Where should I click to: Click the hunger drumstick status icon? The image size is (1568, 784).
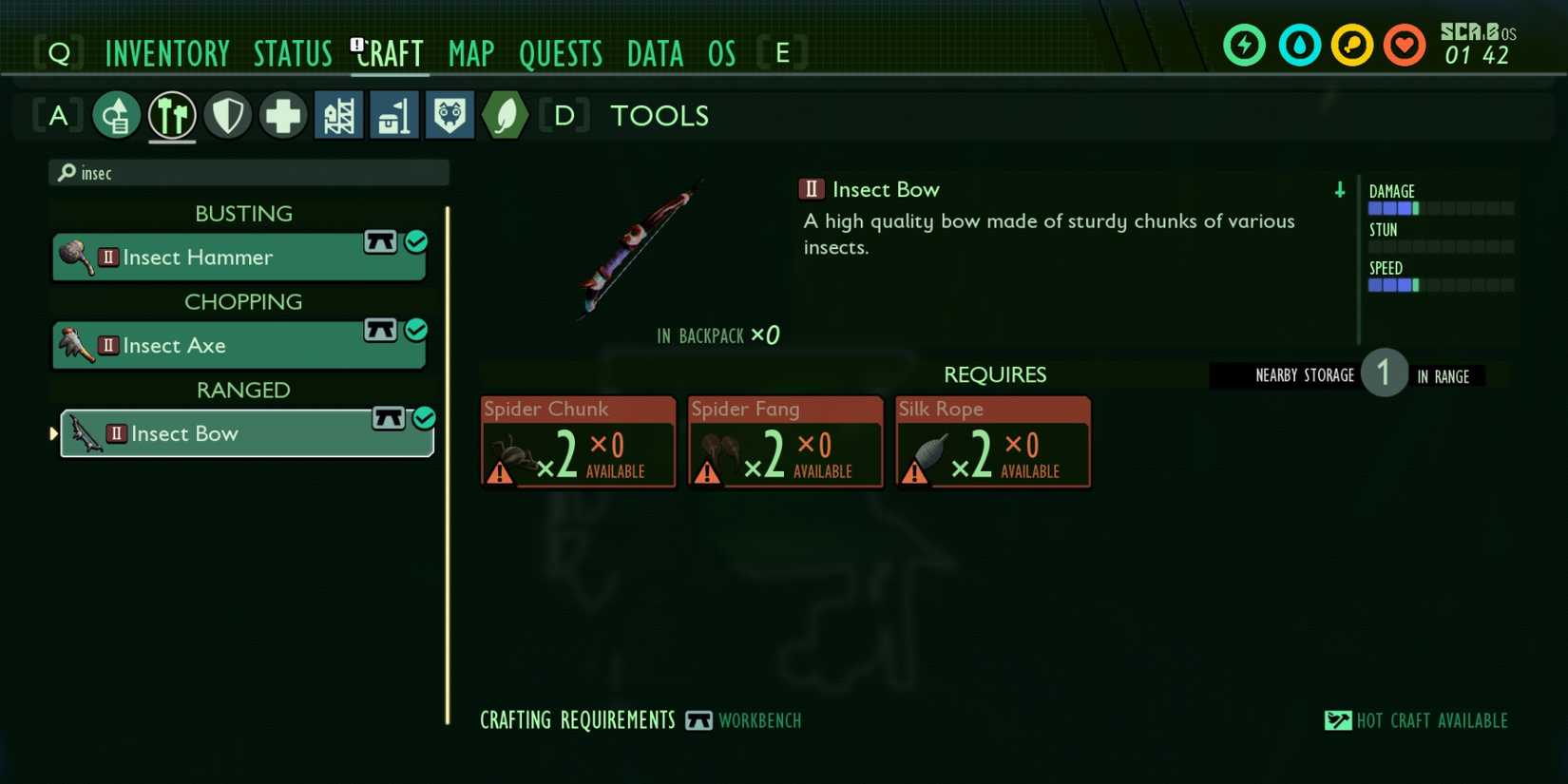(x=1351, y=44)
